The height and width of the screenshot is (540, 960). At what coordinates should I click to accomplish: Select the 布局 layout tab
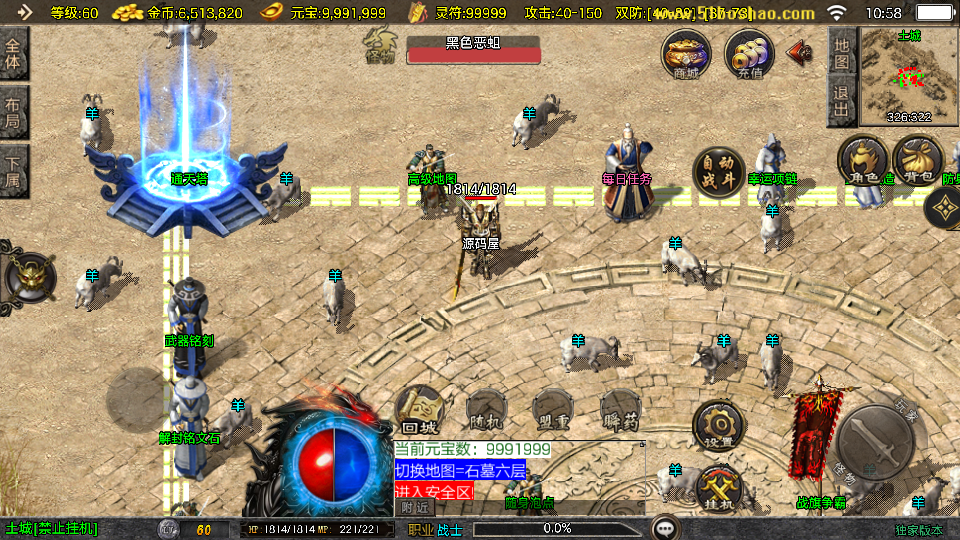click(x=13, y=111)
